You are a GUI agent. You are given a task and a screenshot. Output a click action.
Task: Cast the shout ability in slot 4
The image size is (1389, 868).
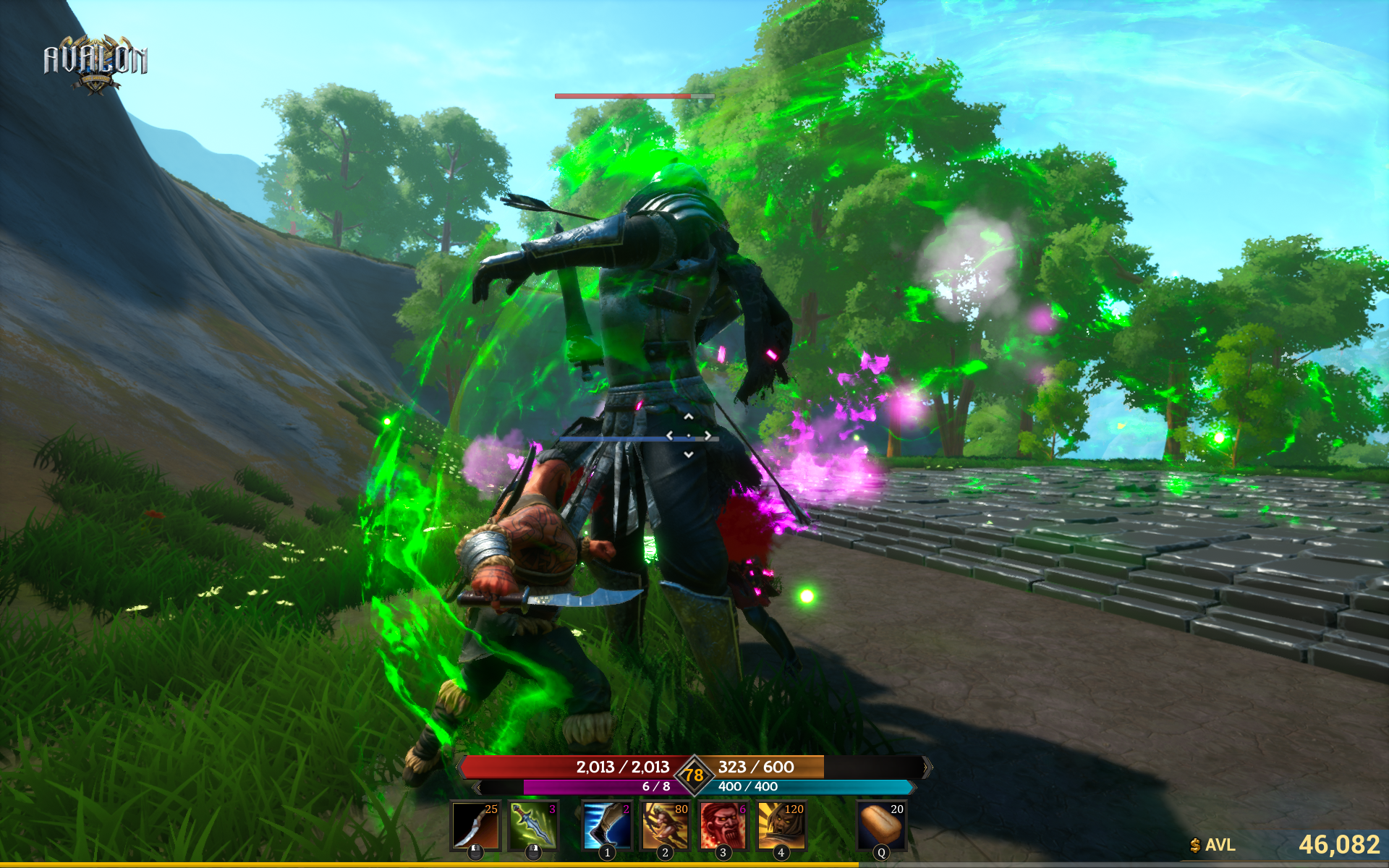pyautogui.click(x=781, y=825)
